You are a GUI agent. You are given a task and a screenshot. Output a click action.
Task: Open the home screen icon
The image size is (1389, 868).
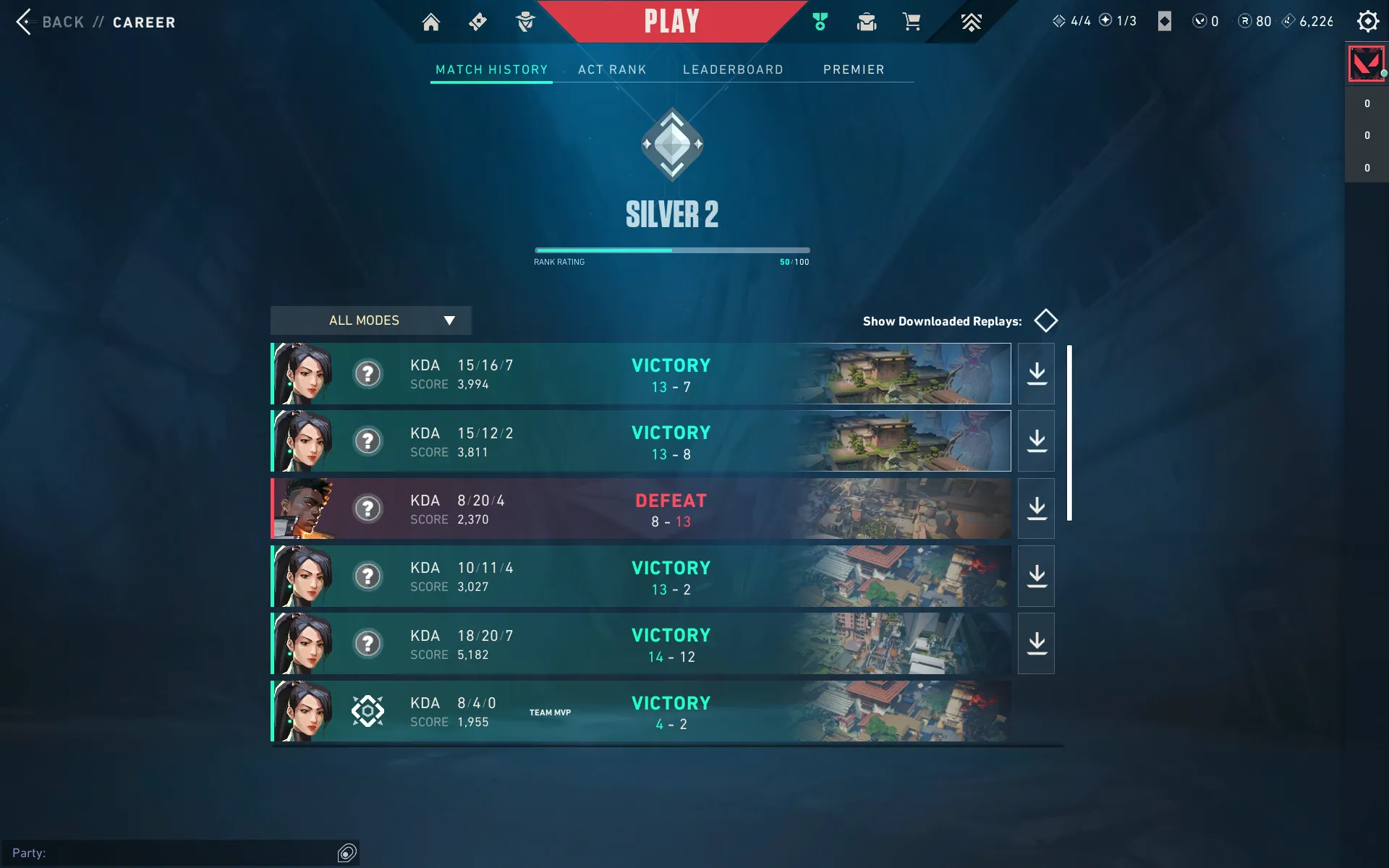click(x=431, y=22)
